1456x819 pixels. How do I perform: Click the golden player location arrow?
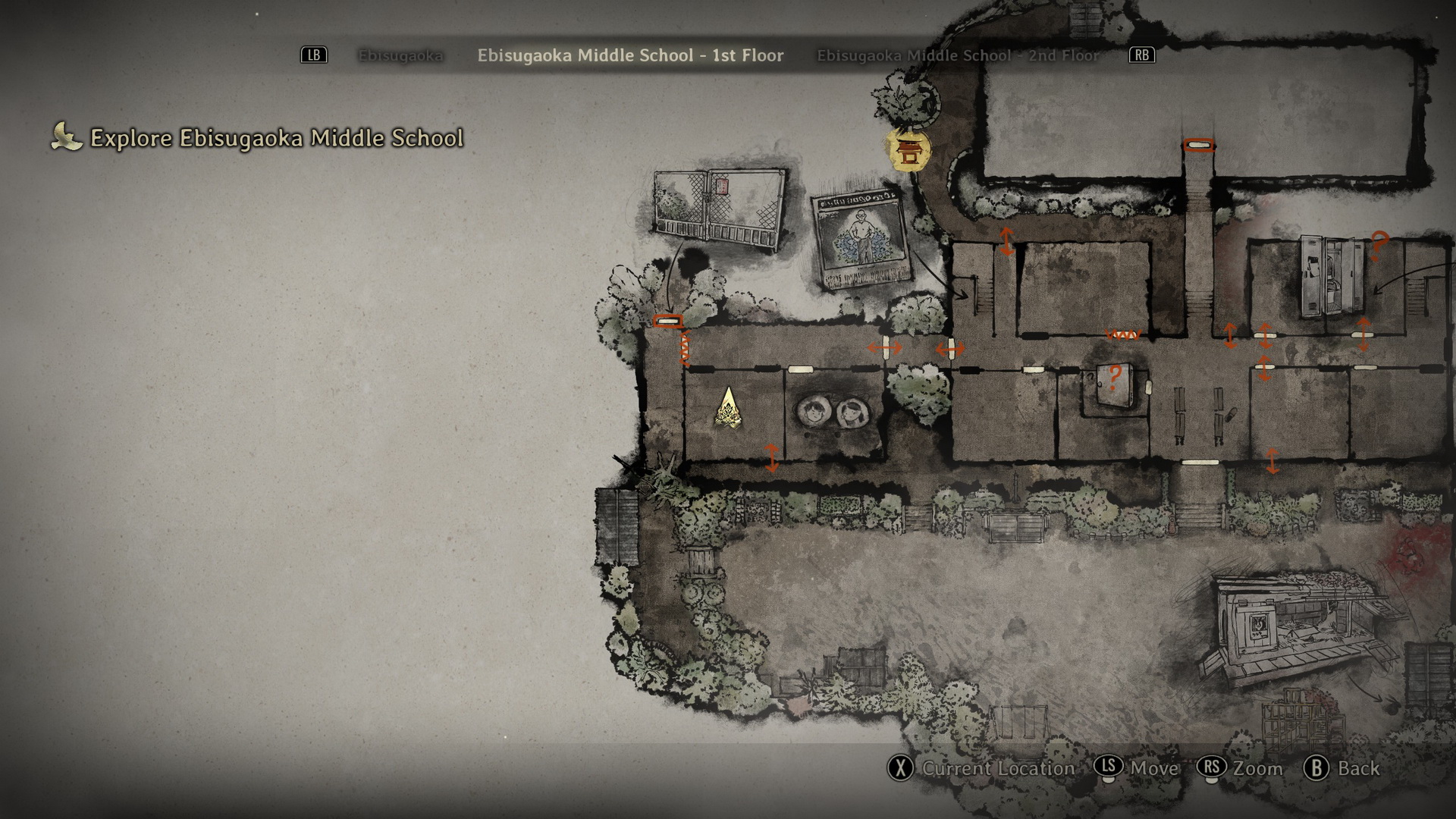coord(729,409)
